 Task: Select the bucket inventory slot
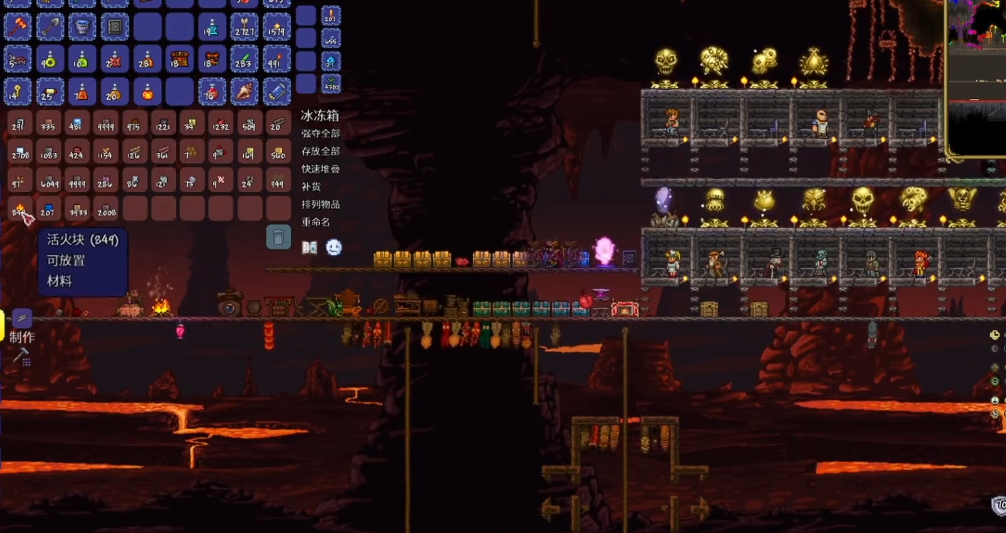tap(82, 26)
